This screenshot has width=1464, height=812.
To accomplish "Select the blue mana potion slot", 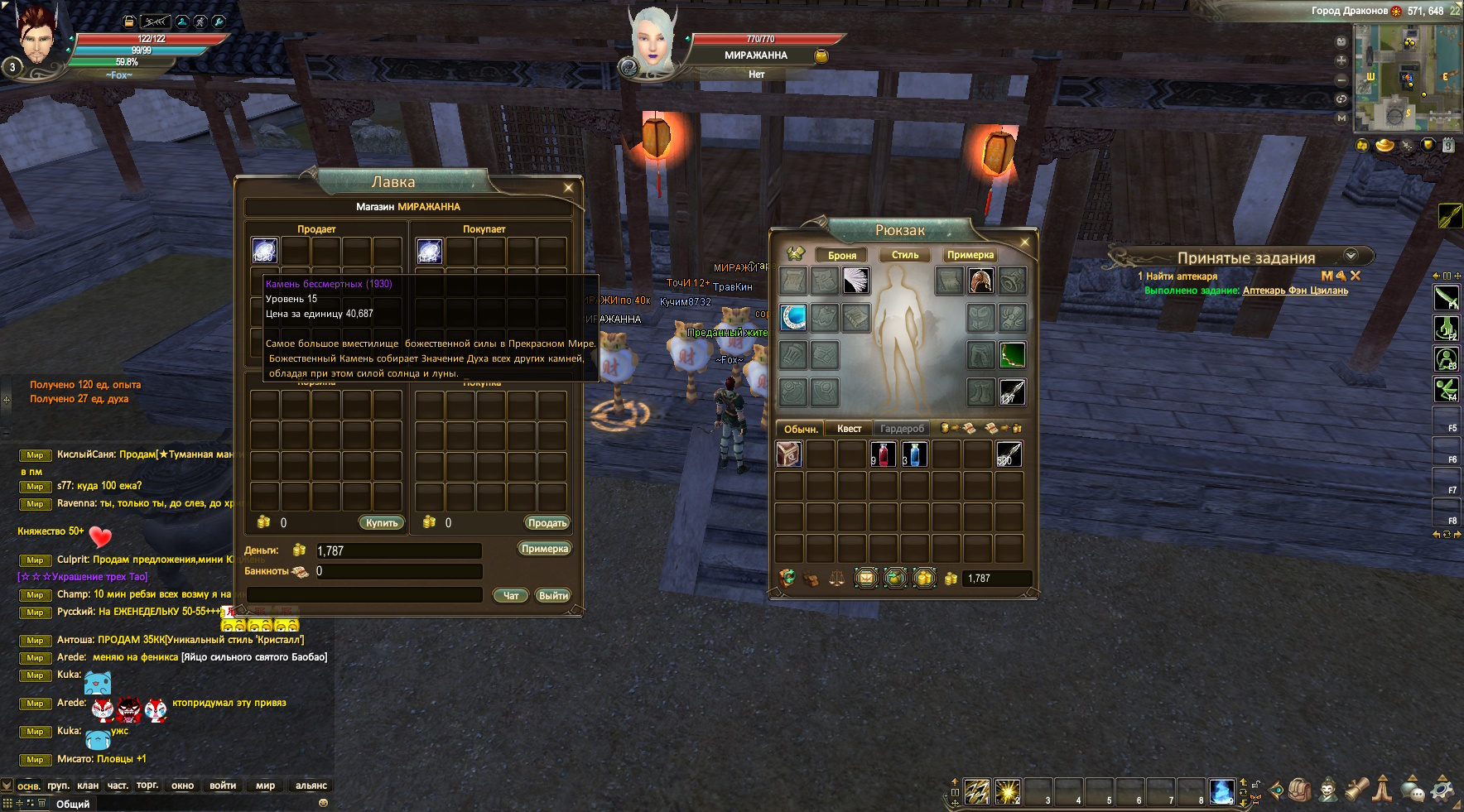I will (x=914, y=454).
